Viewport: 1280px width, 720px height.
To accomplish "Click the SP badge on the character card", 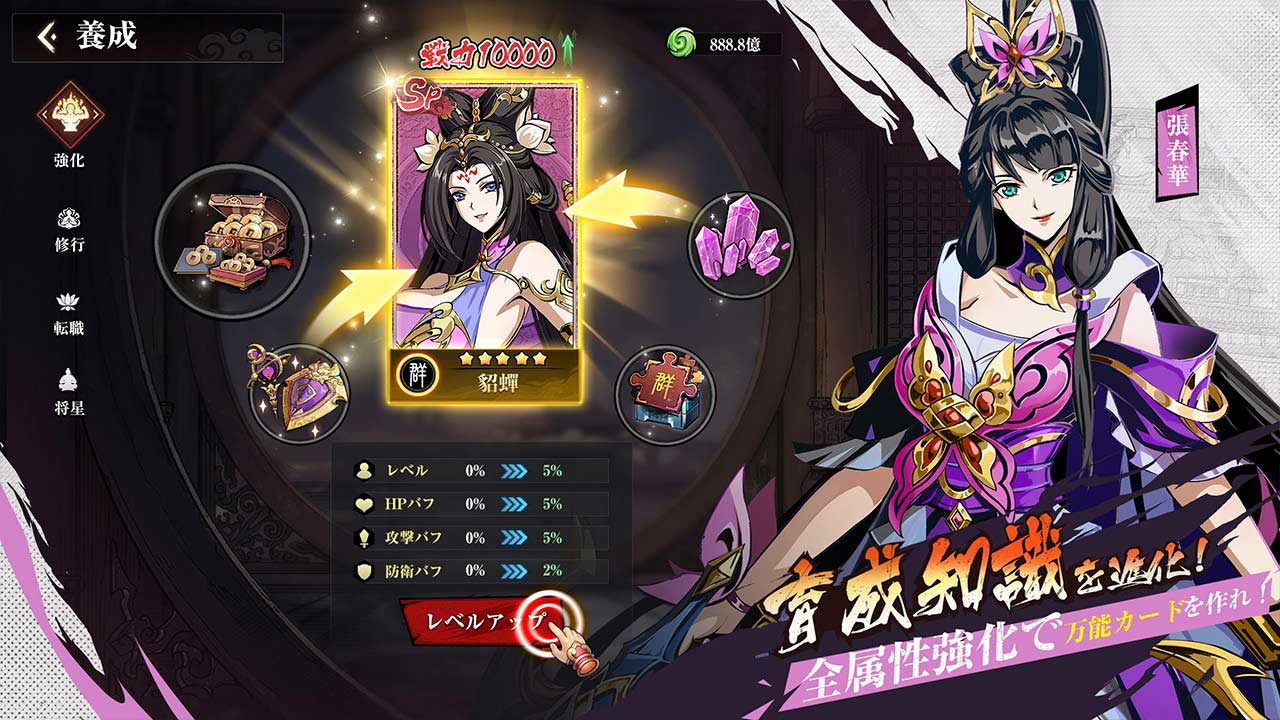I will [421, 93].
